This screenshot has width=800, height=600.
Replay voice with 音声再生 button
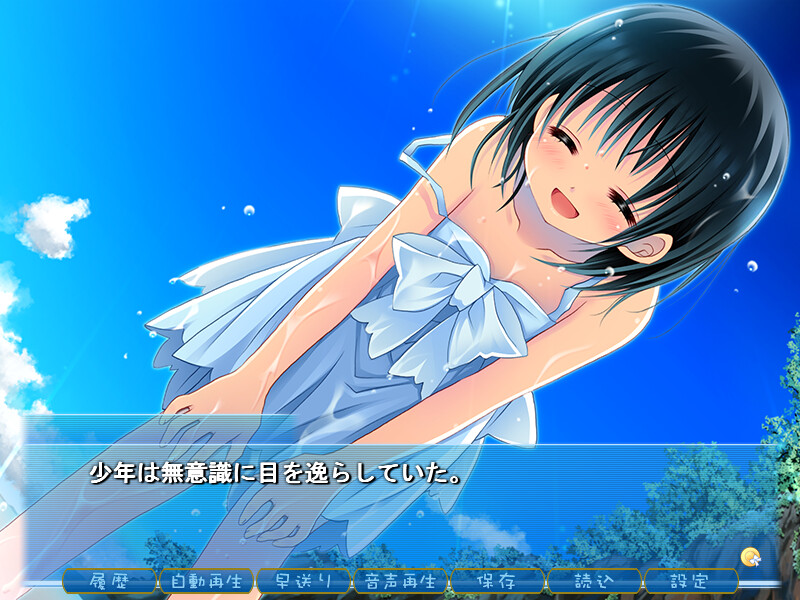[401, 580]
